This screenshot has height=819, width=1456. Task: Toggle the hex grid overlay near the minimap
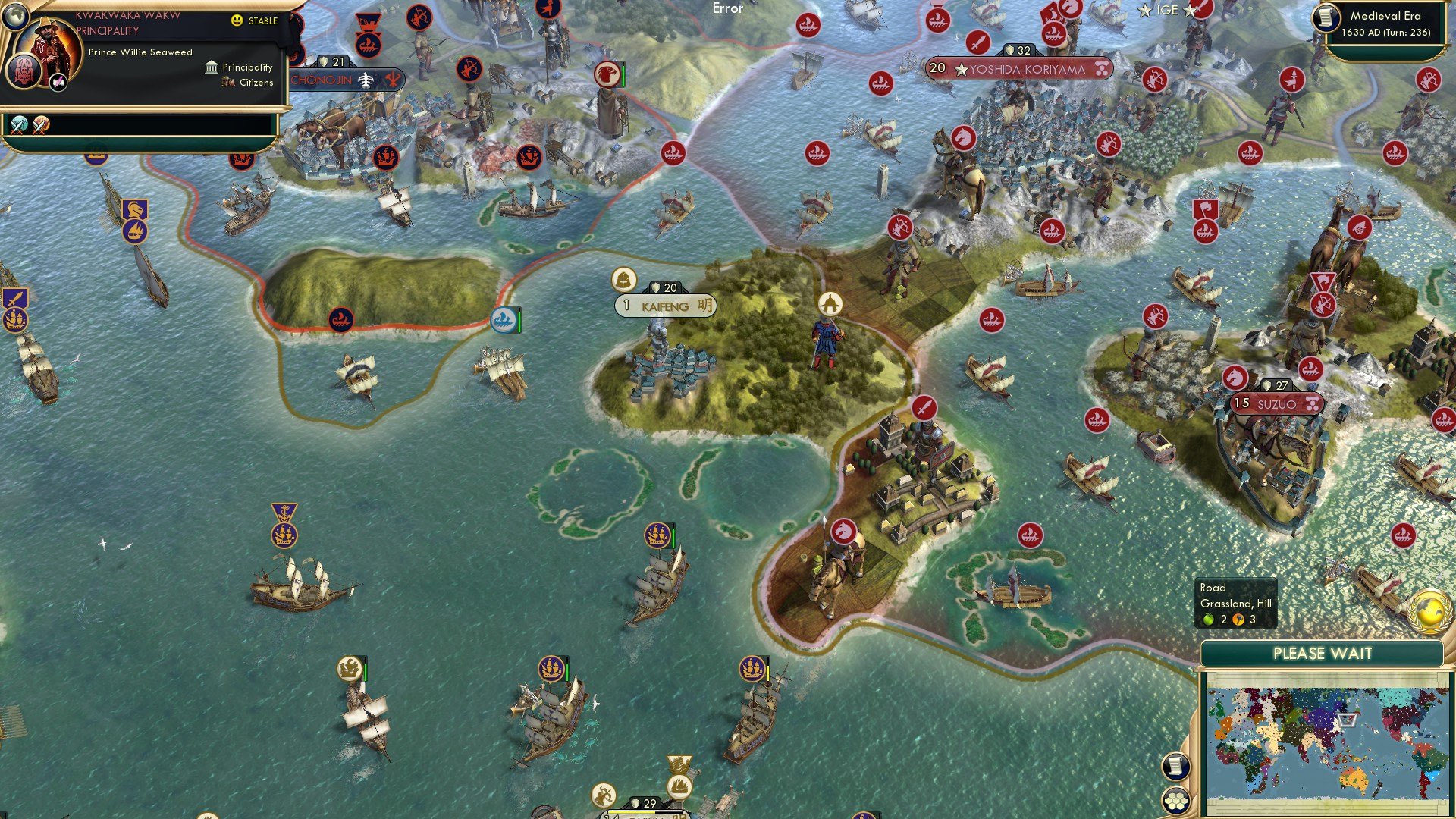1175,801
